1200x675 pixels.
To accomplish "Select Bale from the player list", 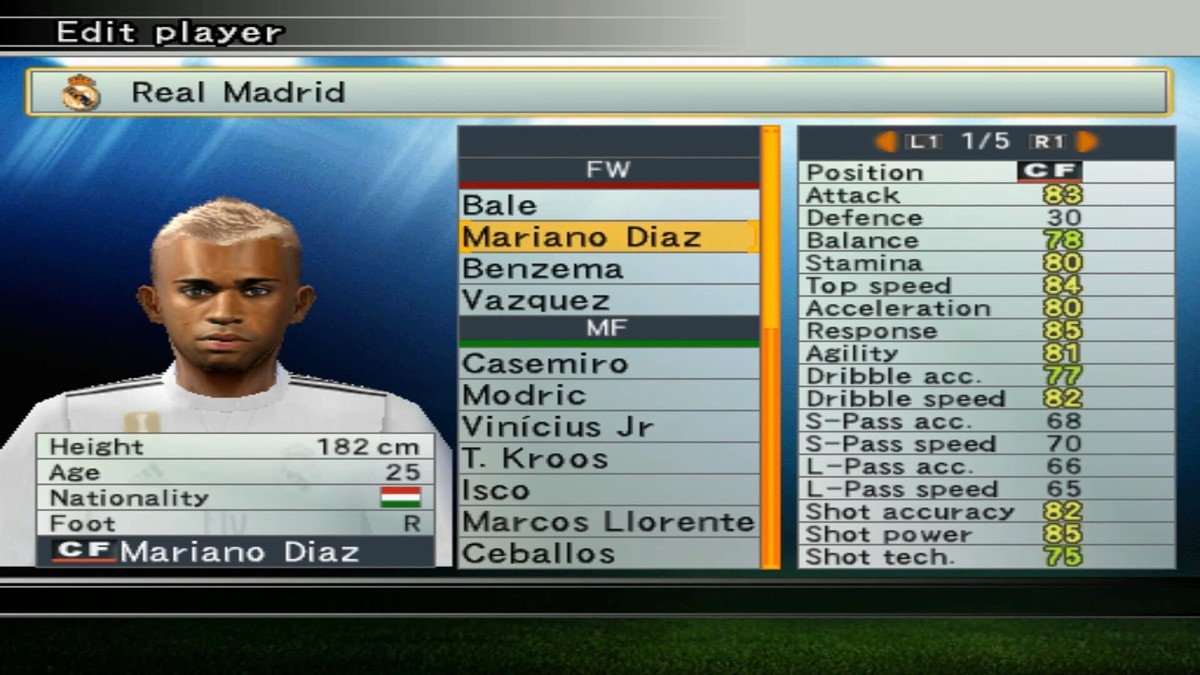I will point(608,205).
